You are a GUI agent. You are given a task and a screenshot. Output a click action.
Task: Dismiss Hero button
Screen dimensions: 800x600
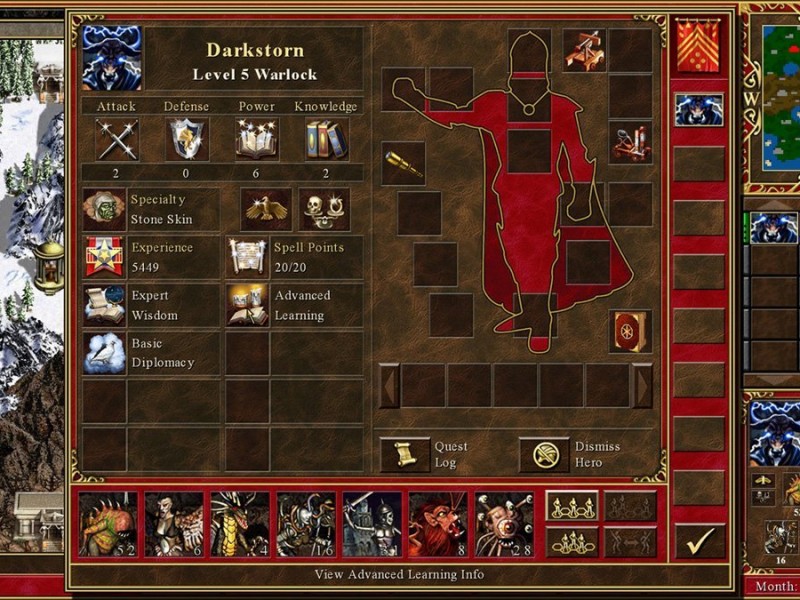[x=545, y=455]
